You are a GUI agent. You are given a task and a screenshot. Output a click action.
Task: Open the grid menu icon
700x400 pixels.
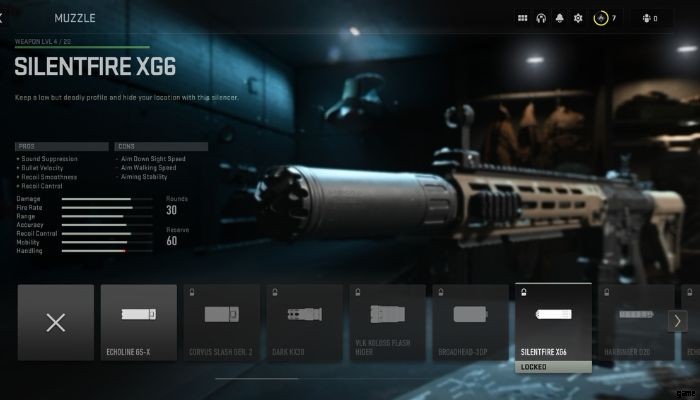pos(522,18)
